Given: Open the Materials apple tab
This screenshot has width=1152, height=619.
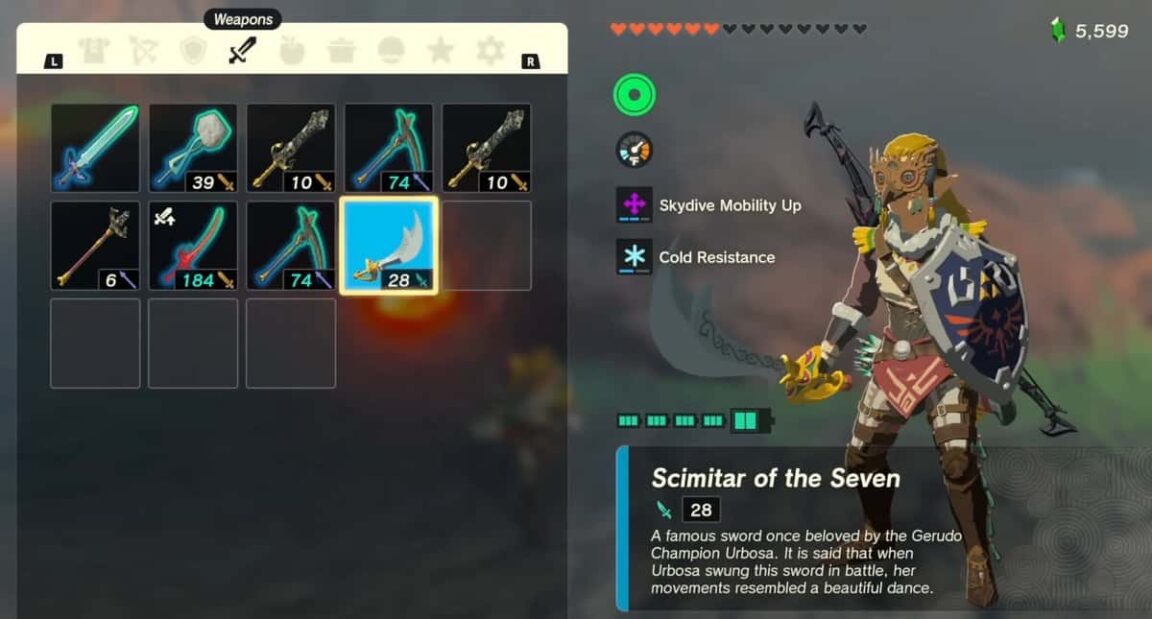Looking at the screenshot, I should (291, 51).
